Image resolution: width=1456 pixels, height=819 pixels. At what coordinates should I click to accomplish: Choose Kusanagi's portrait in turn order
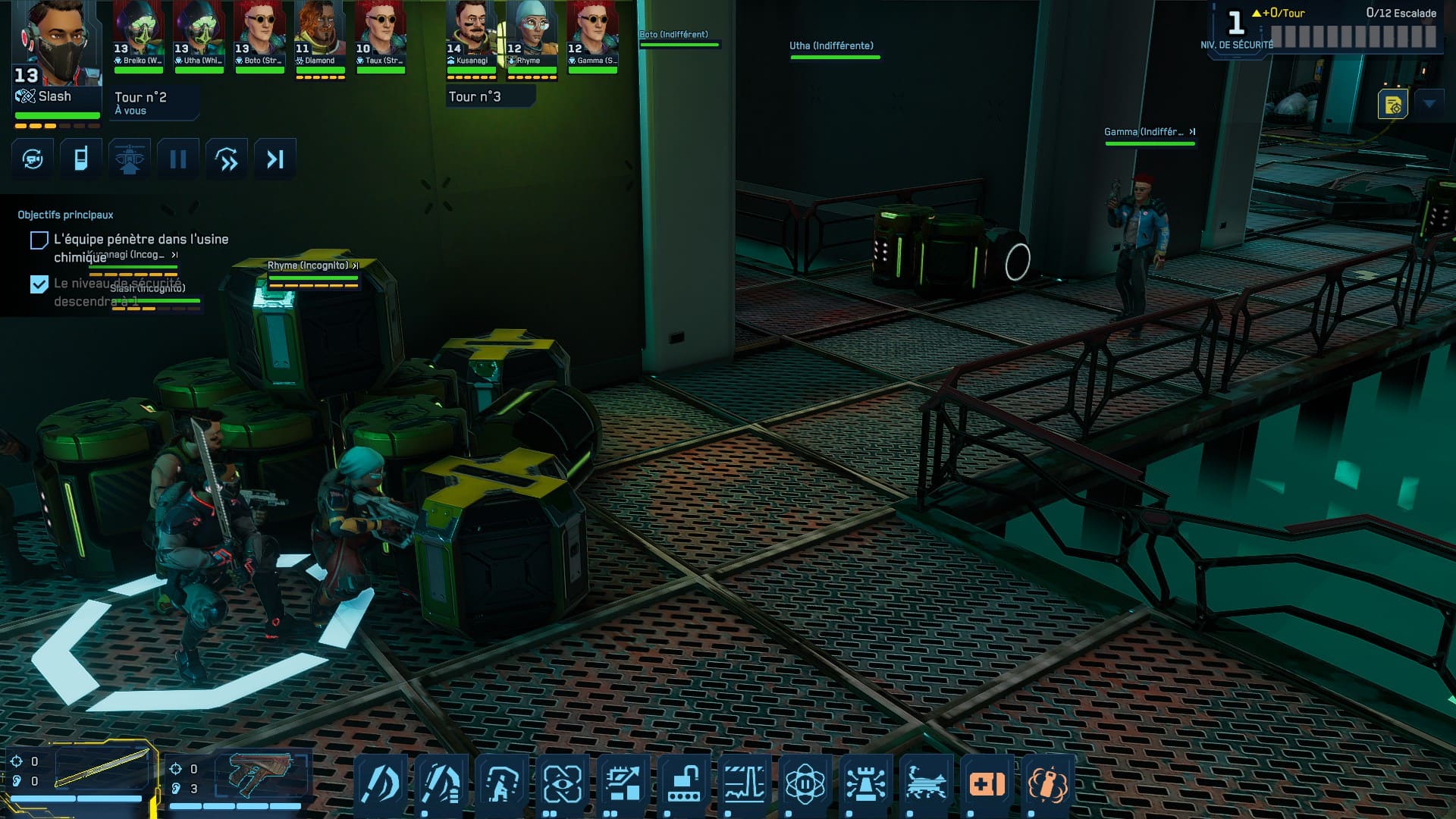tap(471, 36)
